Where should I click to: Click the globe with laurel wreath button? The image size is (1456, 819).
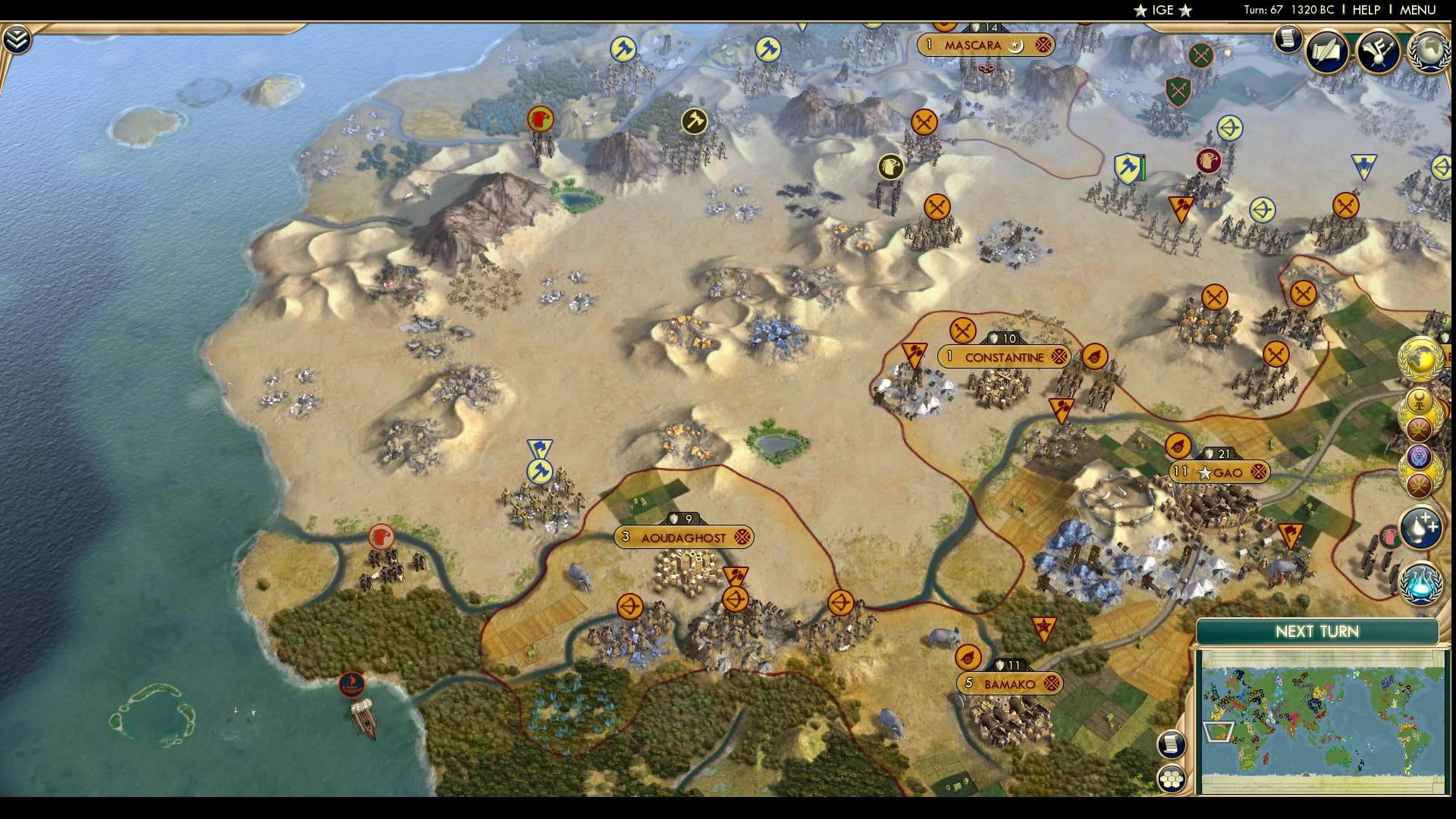point(1430,51)
